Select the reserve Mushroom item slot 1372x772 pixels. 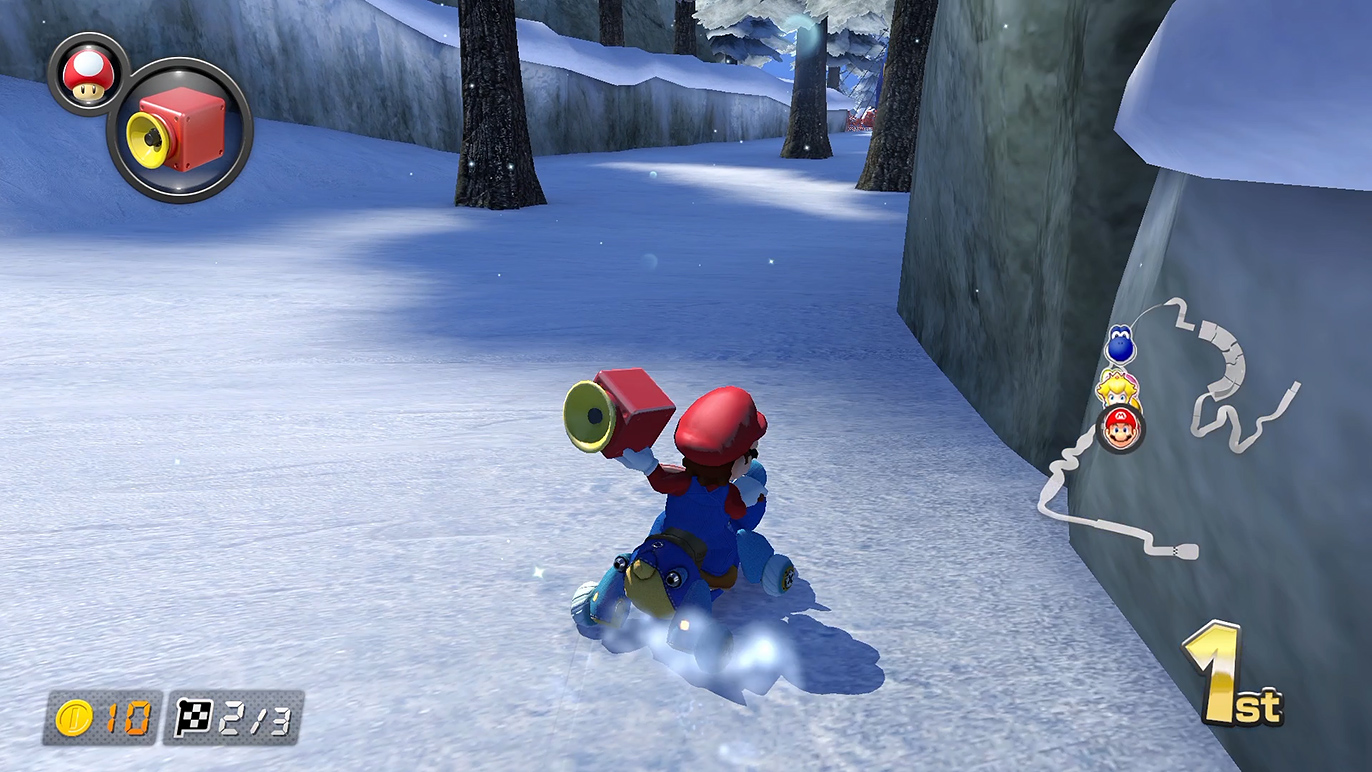point(88,74)
